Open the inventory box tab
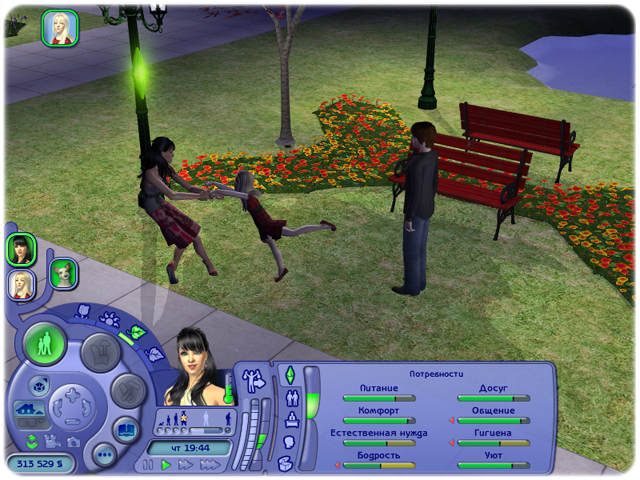This screenshot has width=640, height=480. (x=285, y=462)
